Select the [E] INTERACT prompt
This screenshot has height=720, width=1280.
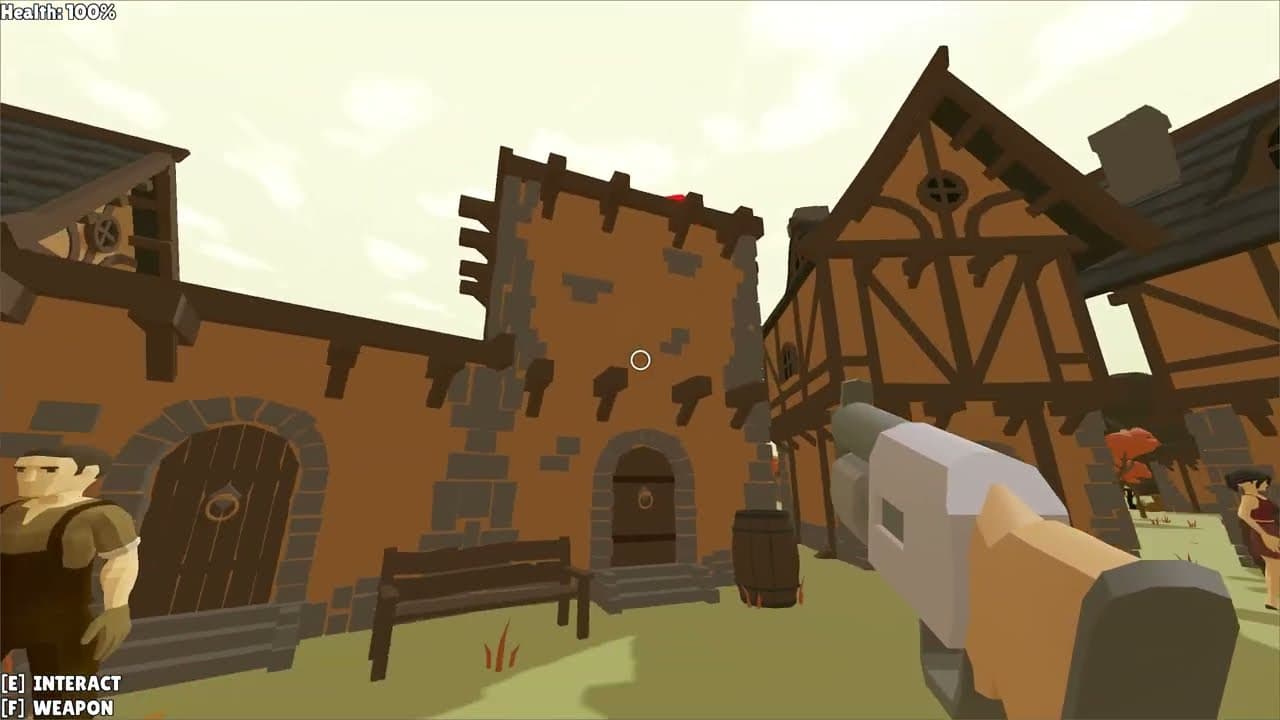click(x=60, y=685)
